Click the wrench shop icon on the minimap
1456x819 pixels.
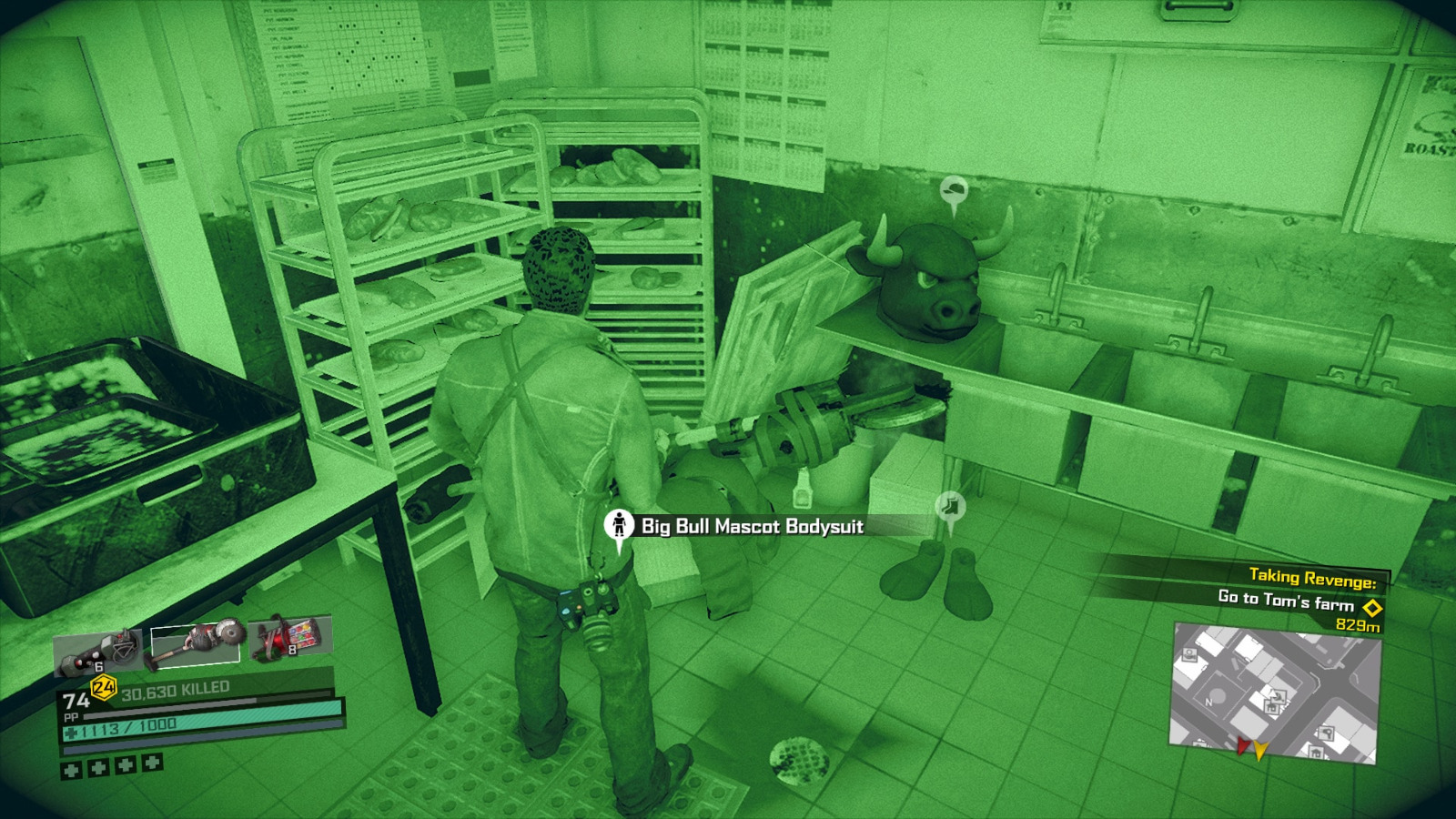(x=1278, y=696)
